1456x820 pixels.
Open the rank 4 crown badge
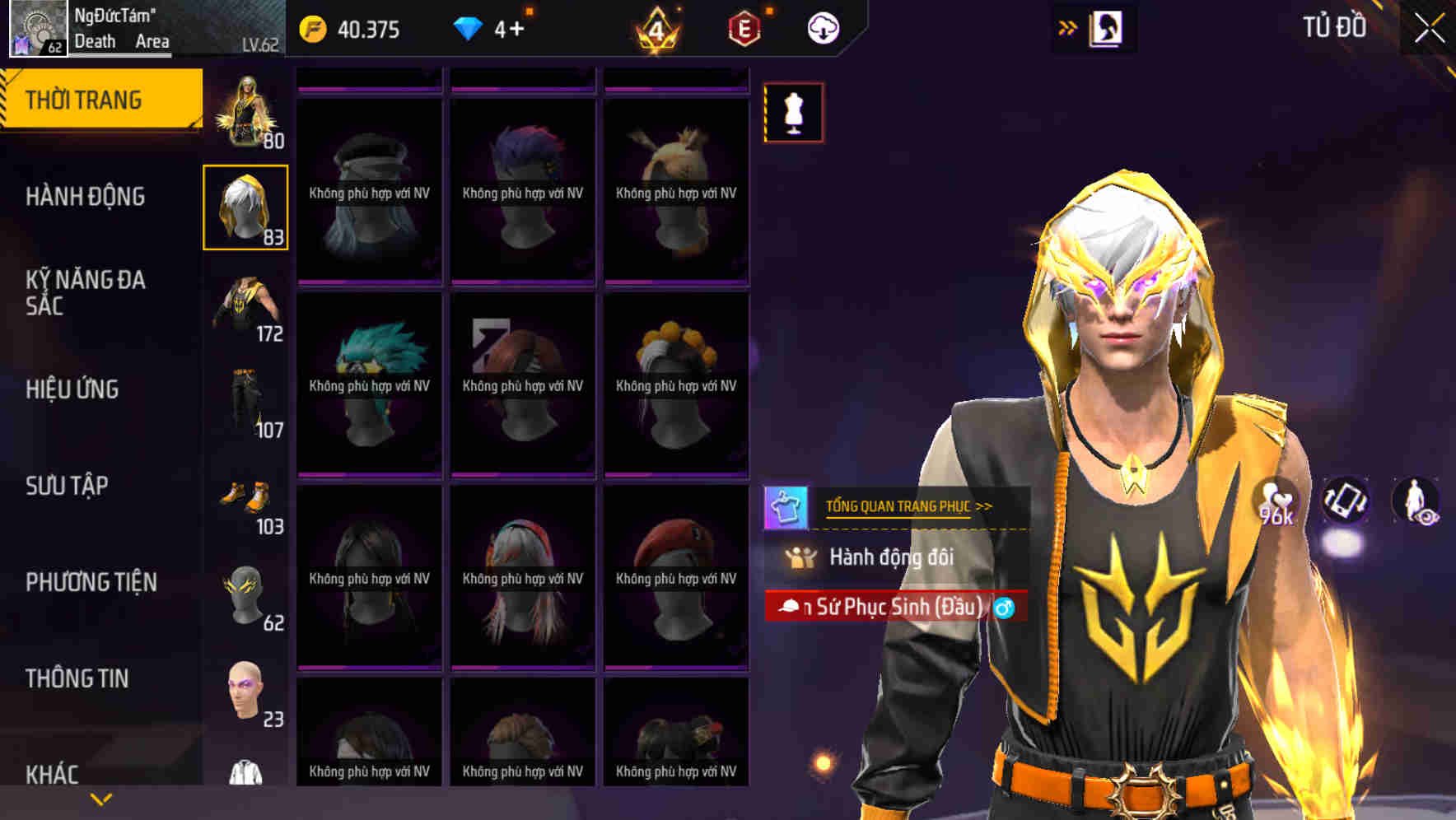[x=655, y=29]
